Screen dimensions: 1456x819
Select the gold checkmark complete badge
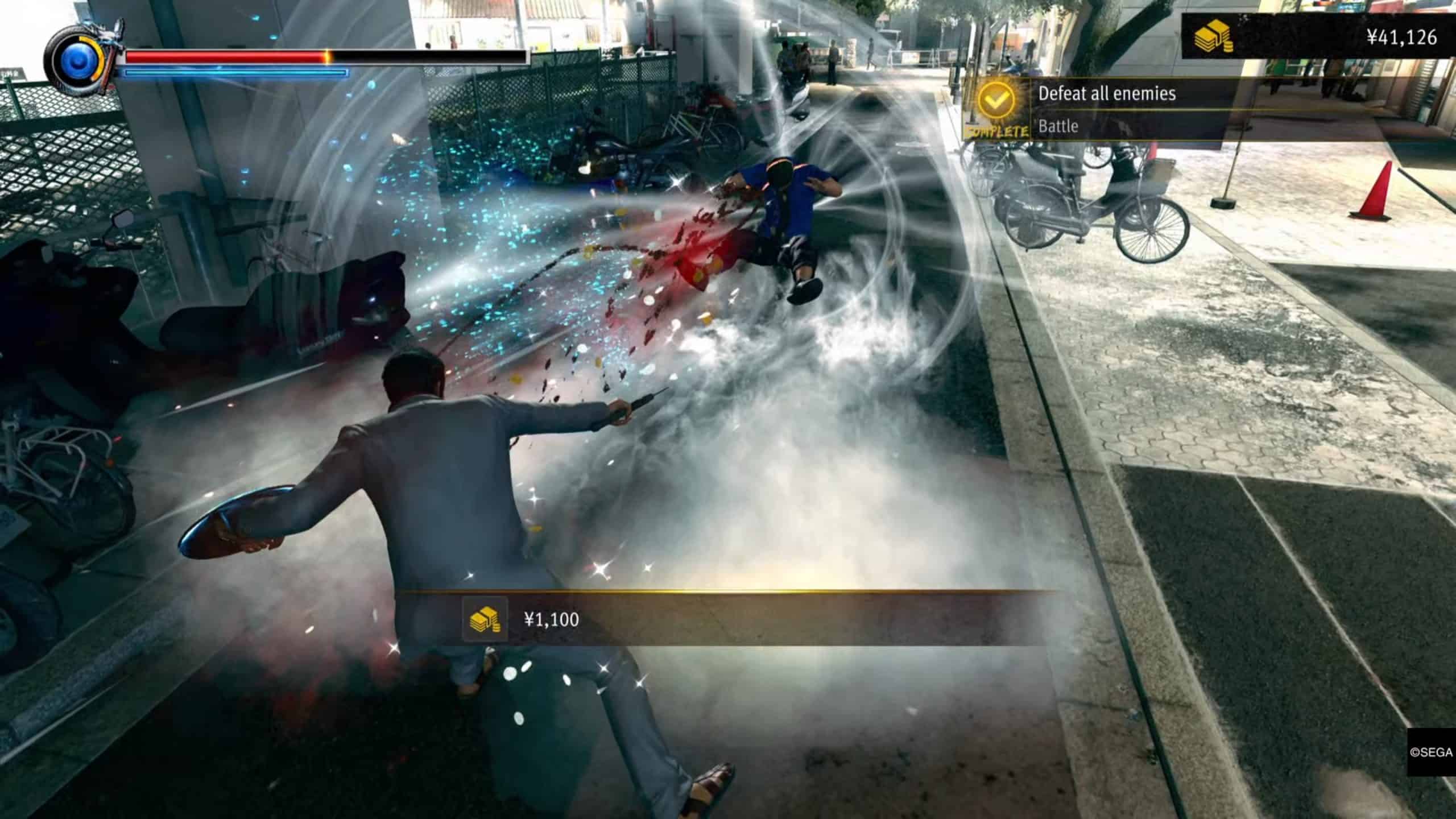996,102
